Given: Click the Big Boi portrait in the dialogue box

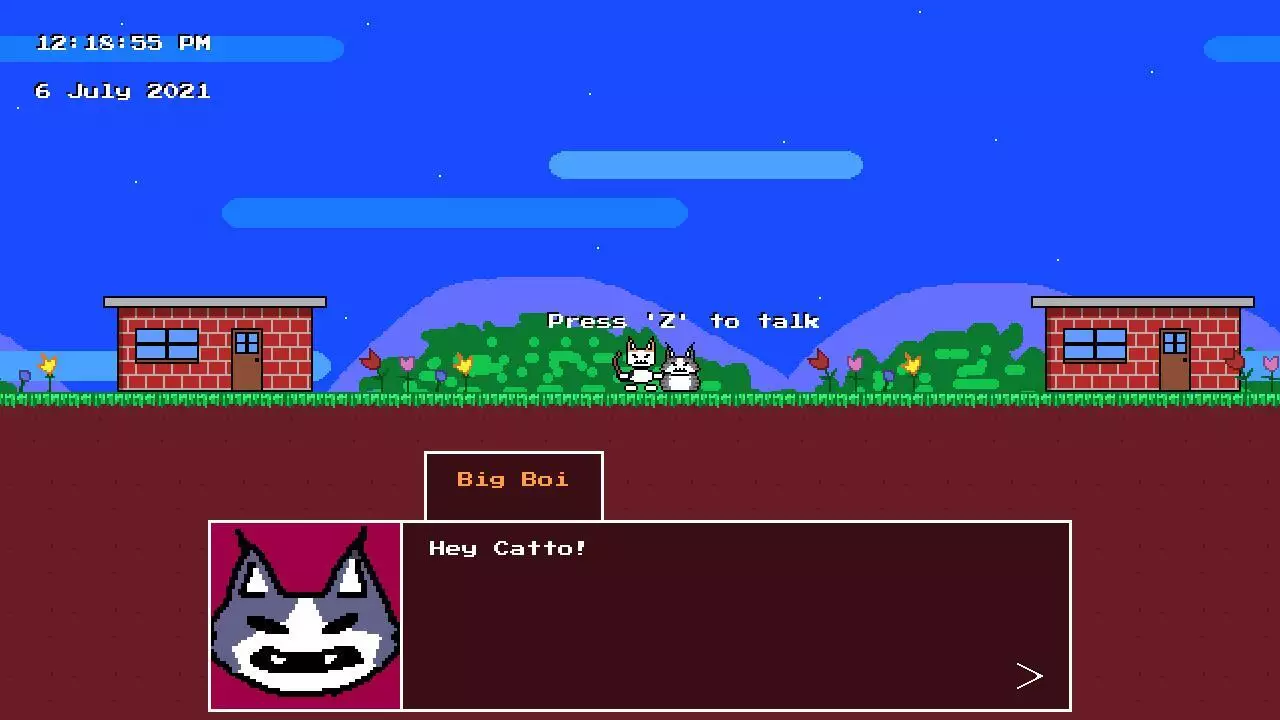Looking at the screenshot, I should click(x=305, y=615).
